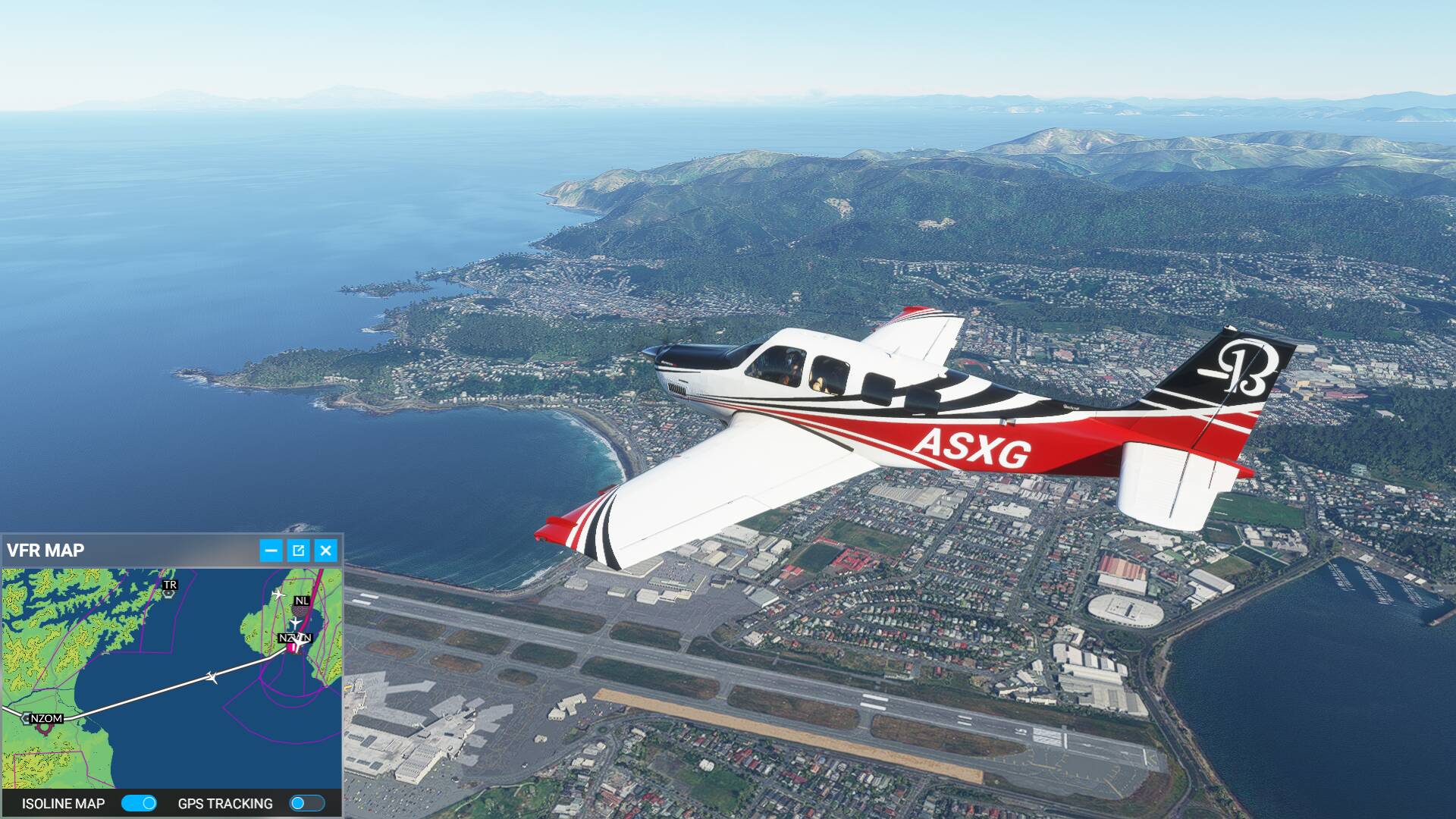Viewport: 1456px width, 819px height.
Task: Close the VFR Map panel
Action: (x=325, y=551)
